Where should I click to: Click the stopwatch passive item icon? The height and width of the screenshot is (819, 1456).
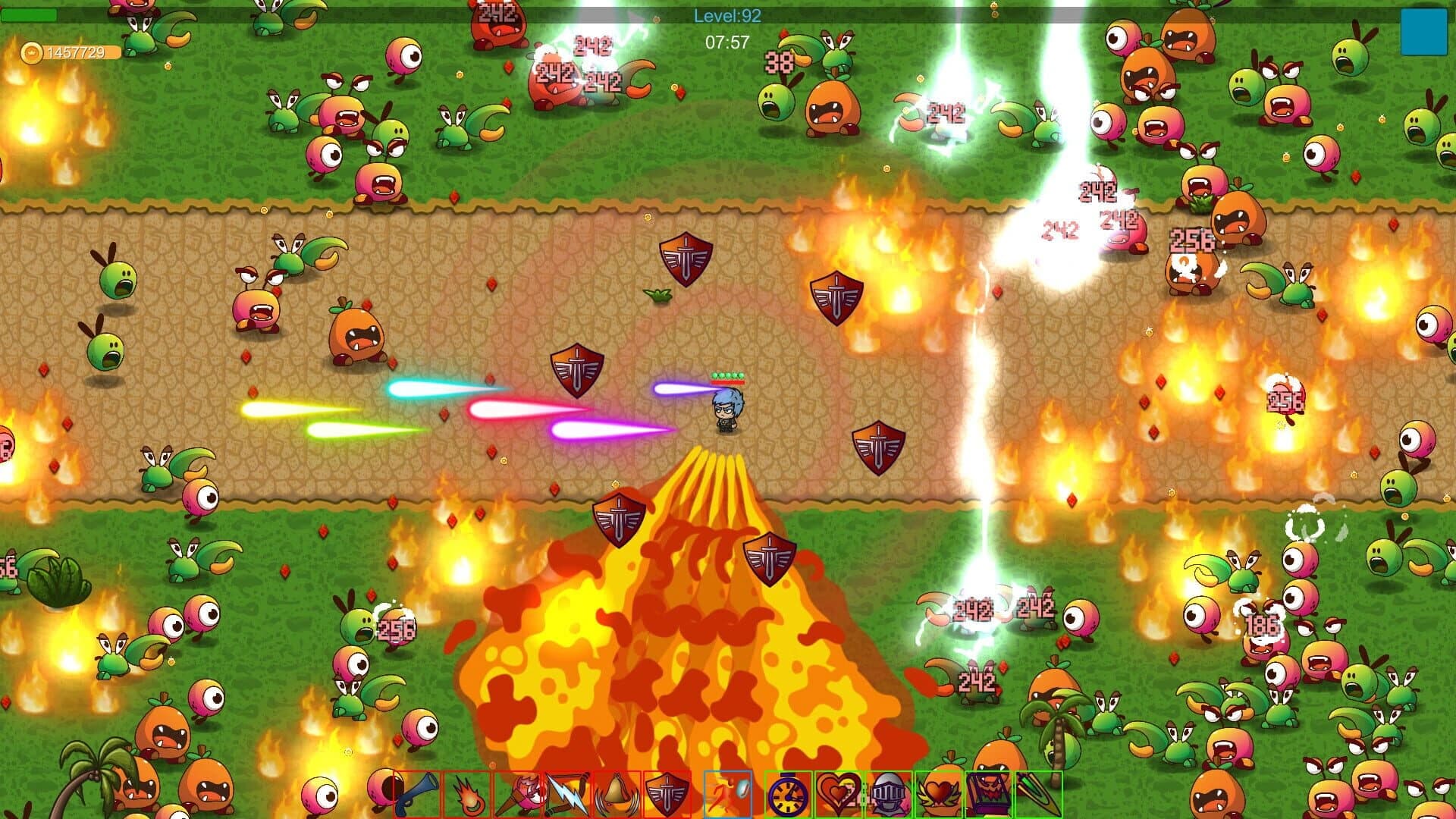click(788, 795)
